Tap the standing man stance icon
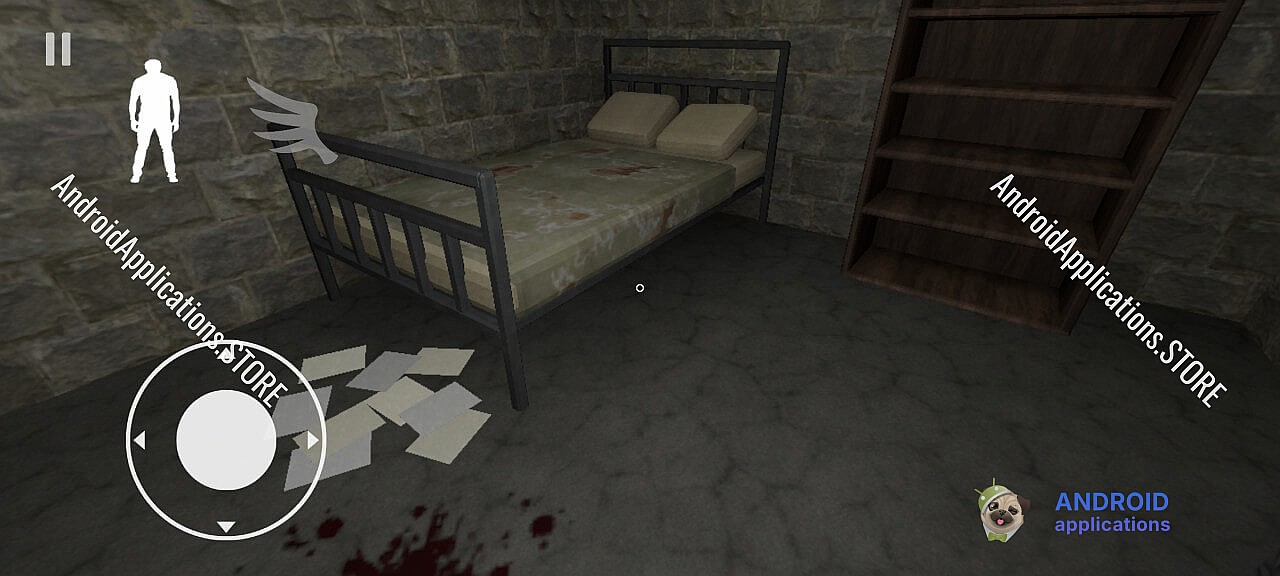Viewport: 1280px width, 576px height. [154, 122]
